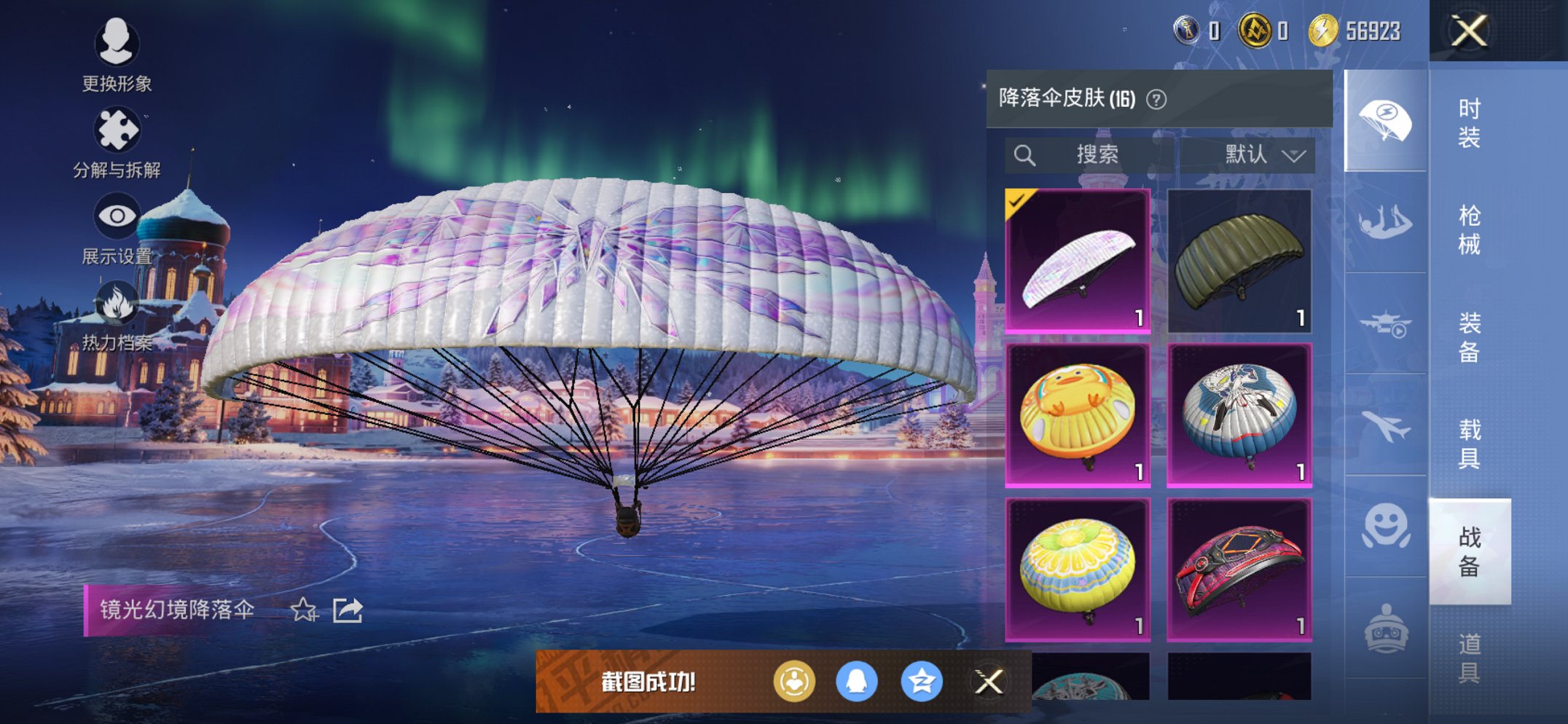Click the equipped checkmark on the first parachute

1017,200
